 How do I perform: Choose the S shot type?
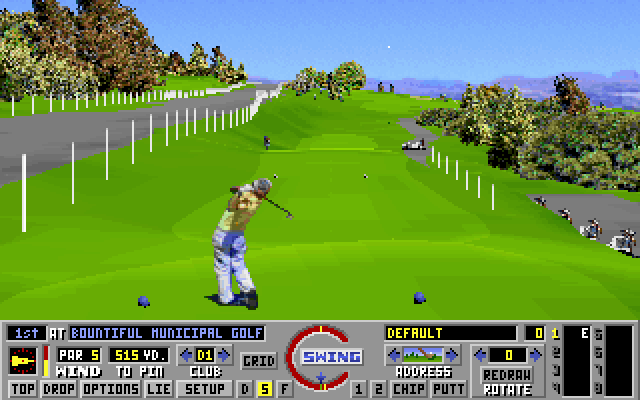265,388
